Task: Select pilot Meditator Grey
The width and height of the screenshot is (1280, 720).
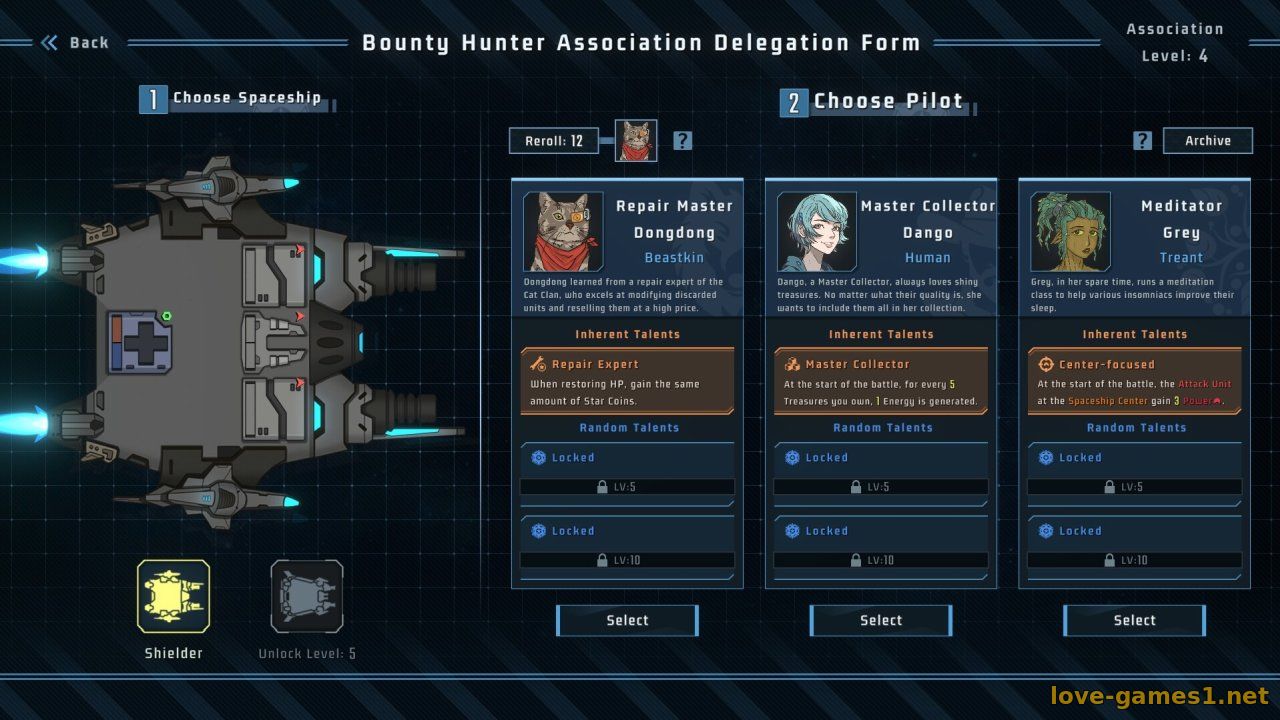Action: click(1135, 620)
